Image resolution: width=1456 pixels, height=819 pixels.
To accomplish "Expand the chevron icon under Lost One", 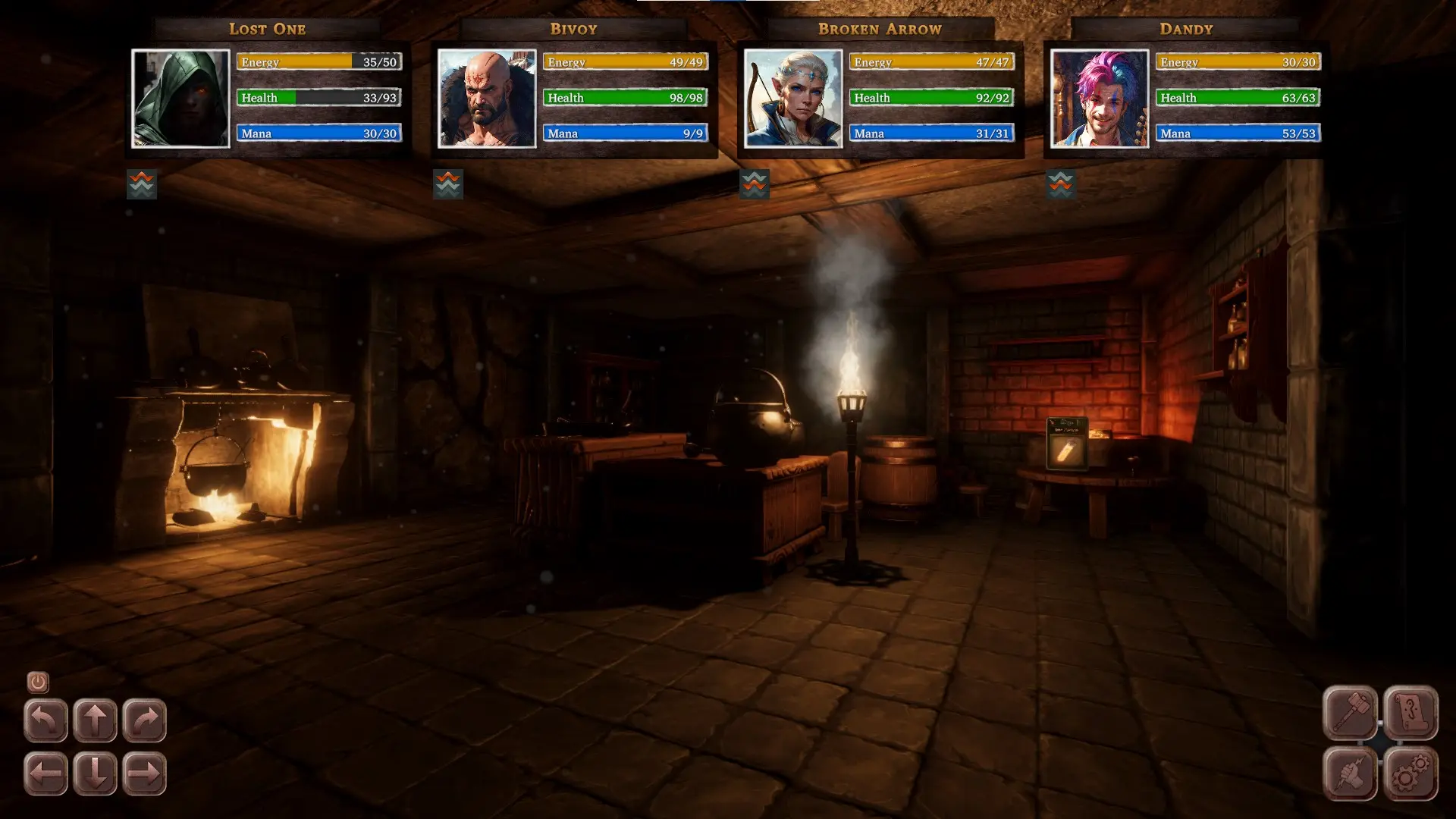I will [x=142, y=184].
